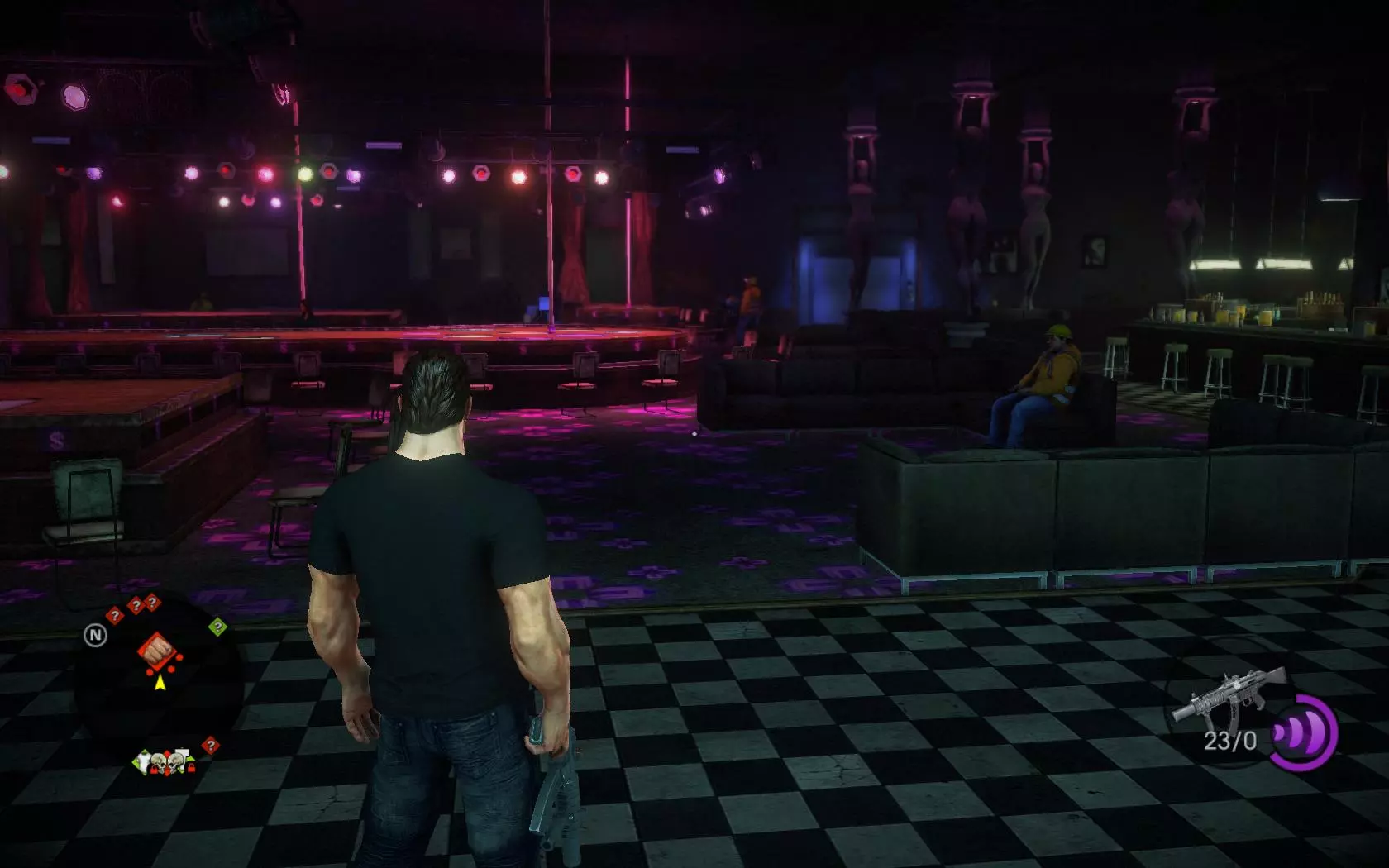Select the green question mark map marker
Image resolution: width=1389 pixels, height=868 pixels.
[217, 627]
